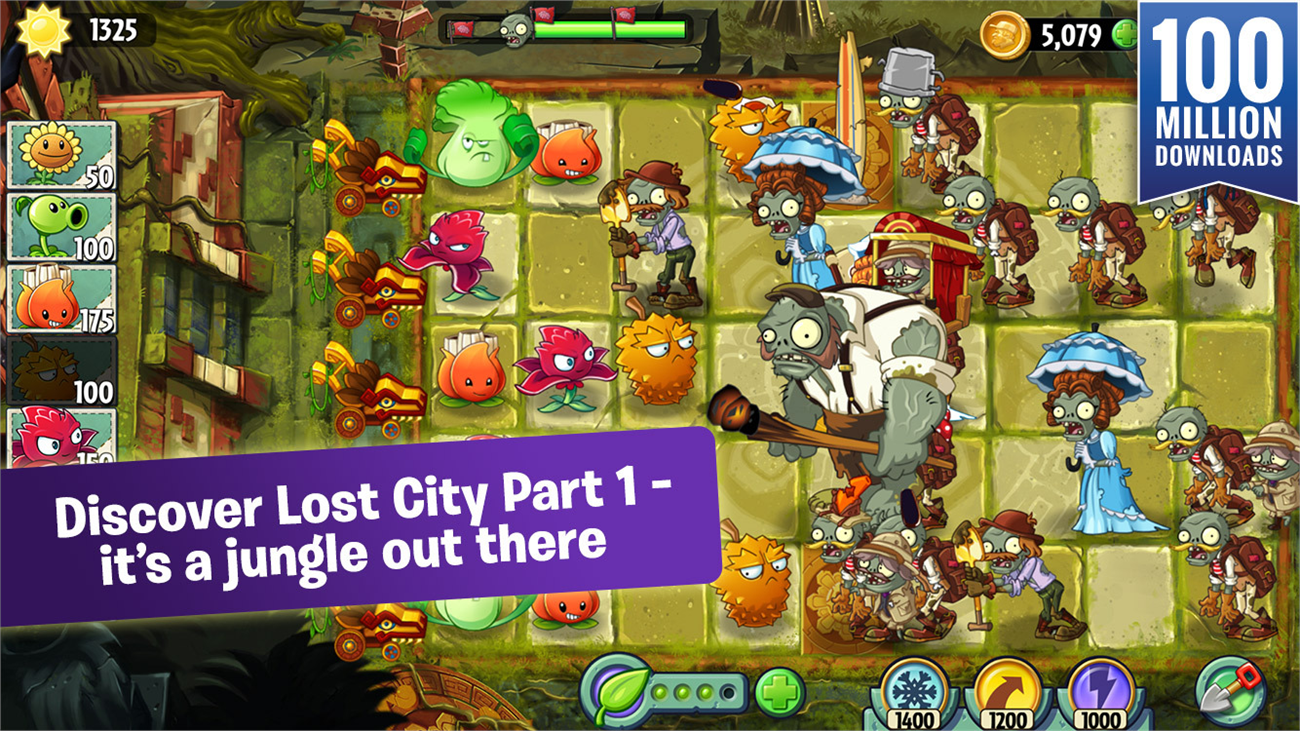This screenshot has width=1300, height=731.
Task: Click the Plant Food leaf icon
Action: click(620, 689)
